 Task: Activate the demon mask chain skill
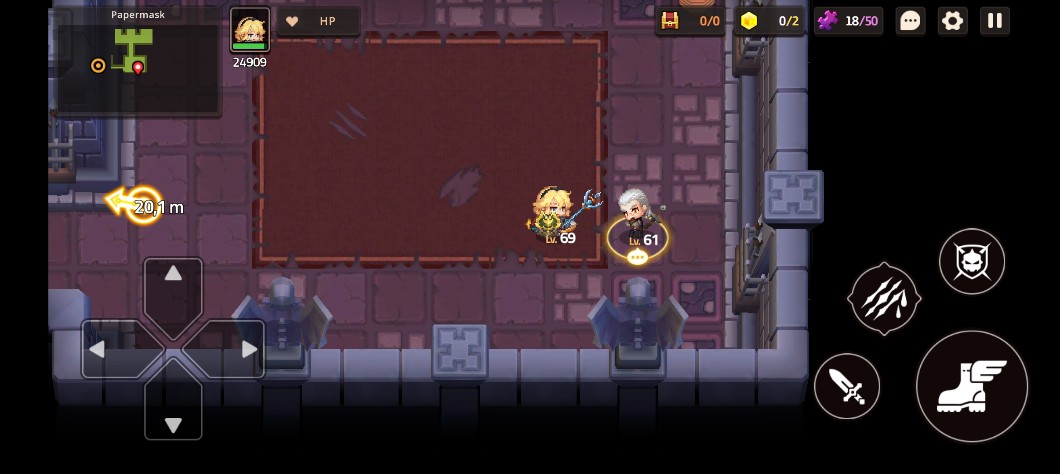pos(971,261)
